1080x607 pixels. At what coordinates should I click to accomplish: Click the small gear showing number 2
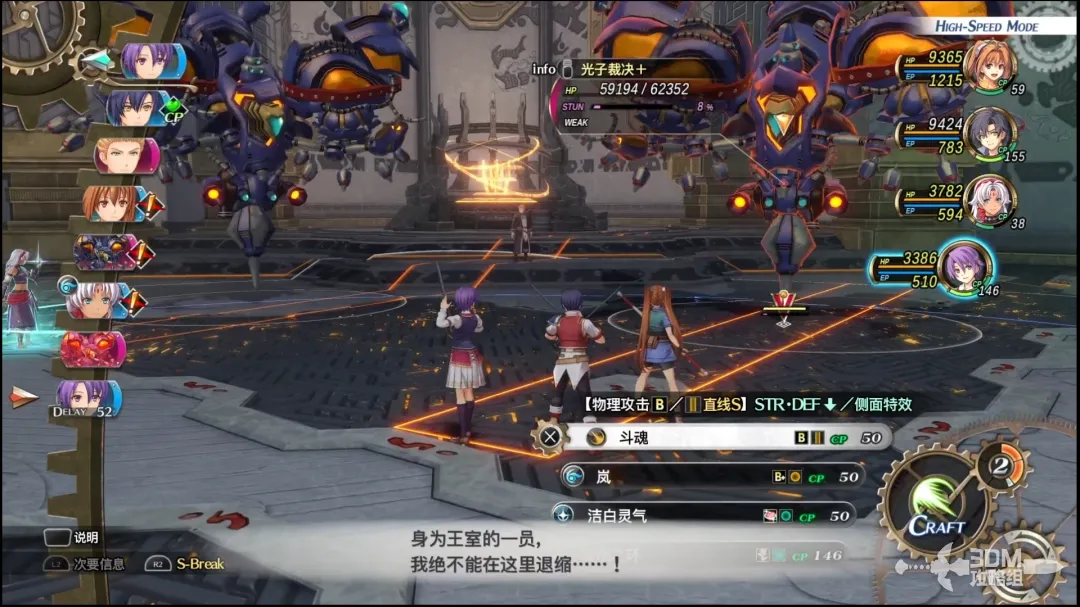pyautogui.click(x=1000, y=464)
